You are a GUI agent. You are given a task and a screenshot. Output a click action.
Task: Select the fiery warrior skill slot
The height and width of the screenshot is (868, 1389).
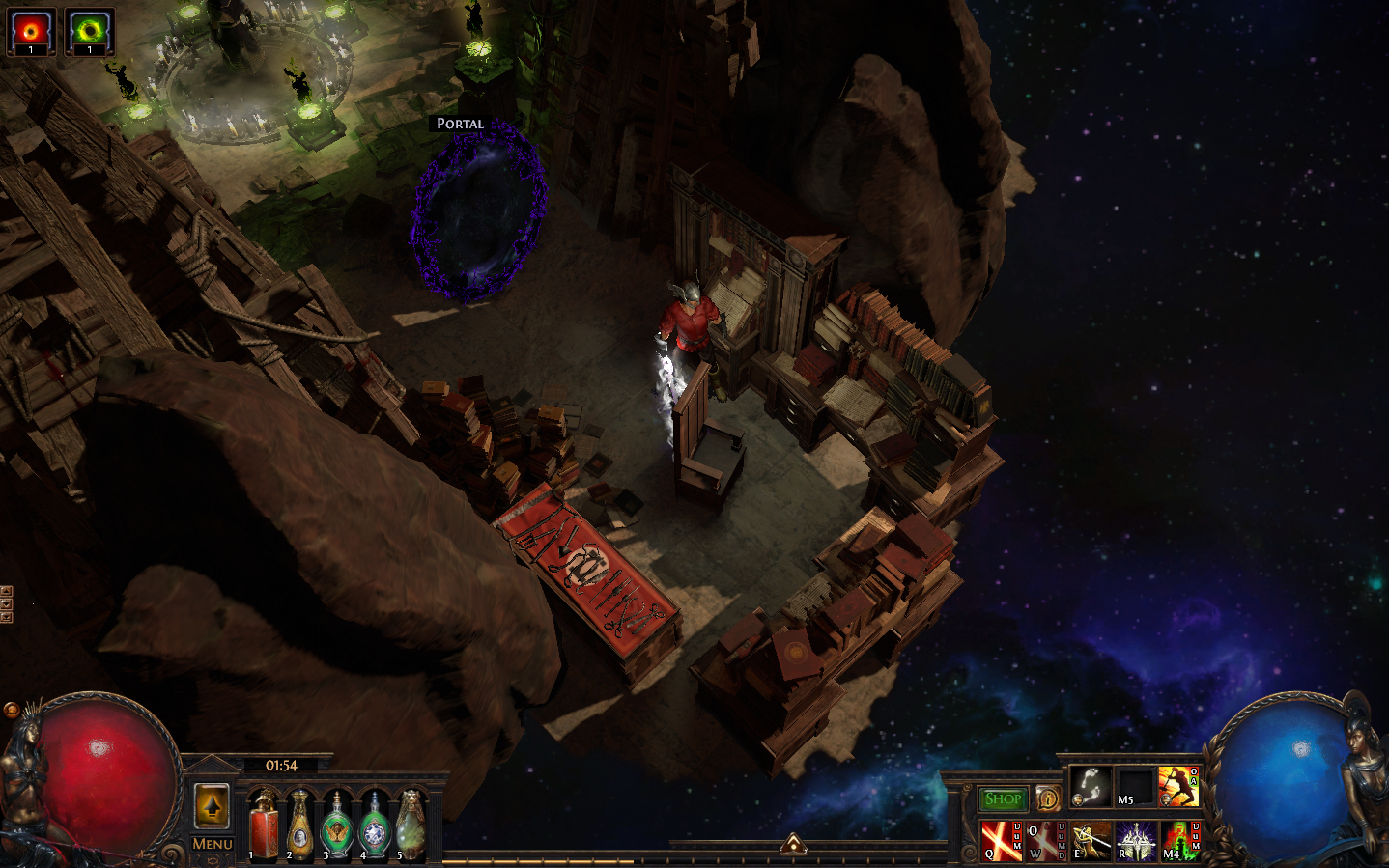coord(1177,787)
